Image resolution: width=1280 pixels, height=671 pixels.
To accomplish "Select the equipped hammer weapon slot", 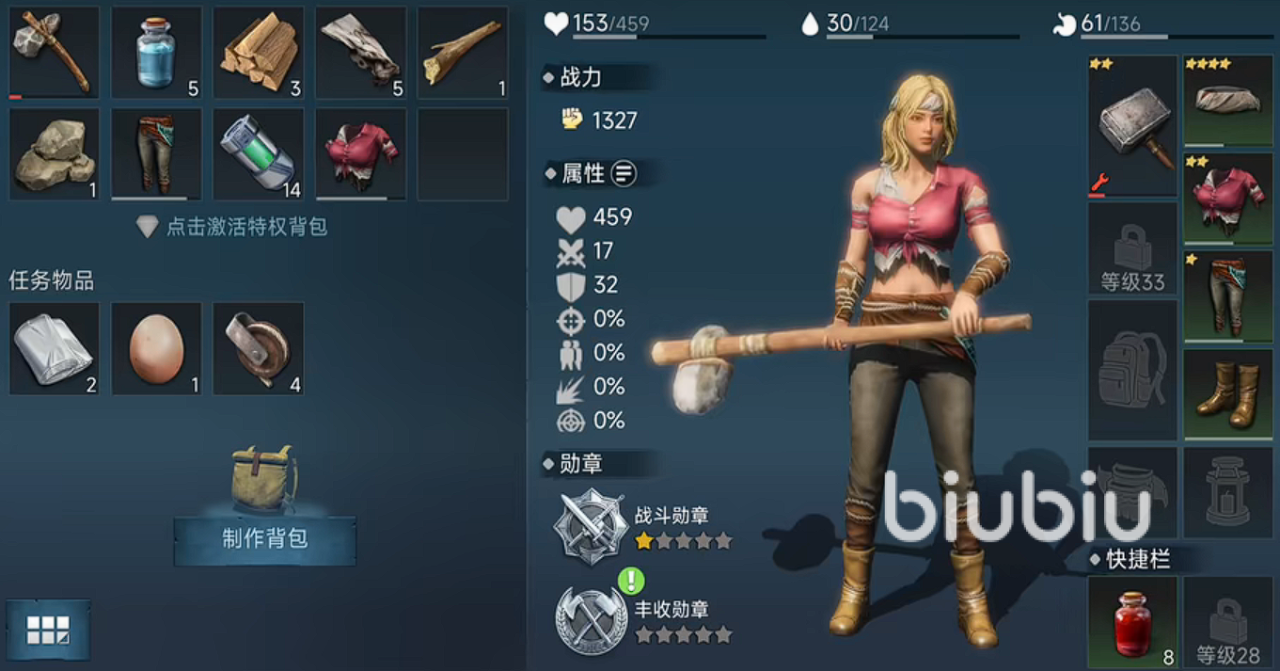I will pyautogui.click(x=1132, y=126).
